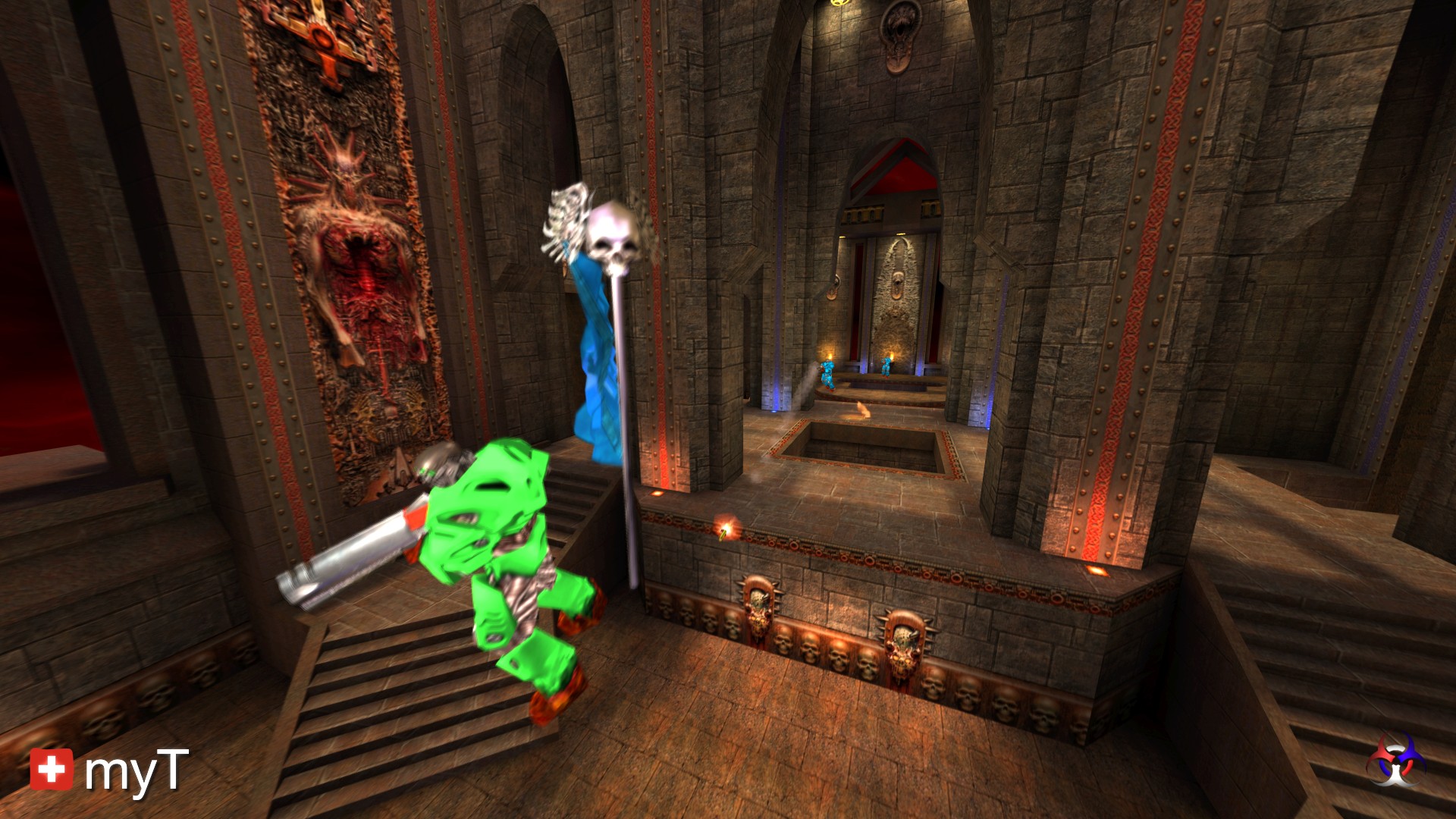Click the Swiss flag icon beside myT
This screenshot has height=819, width=1456.
coord(52,769)
